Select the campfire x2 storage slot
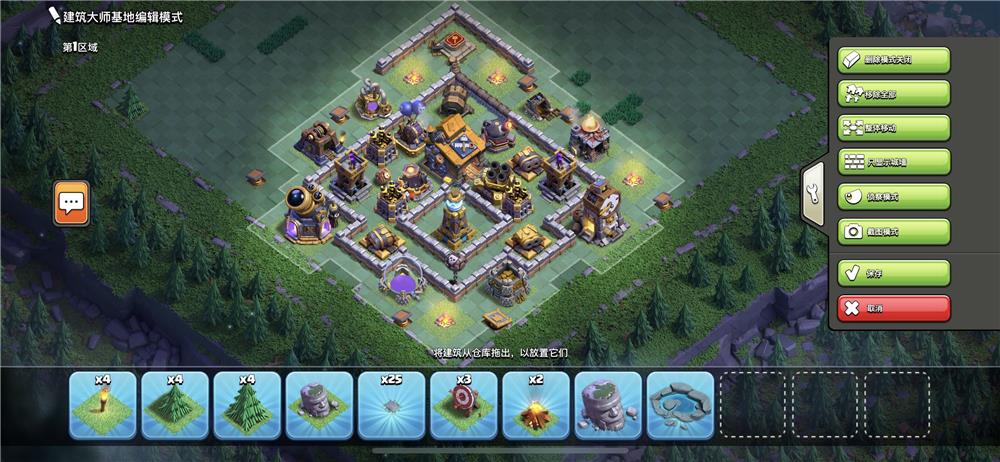The height and width of the screenshot is (462, 1000). (535, 405)
